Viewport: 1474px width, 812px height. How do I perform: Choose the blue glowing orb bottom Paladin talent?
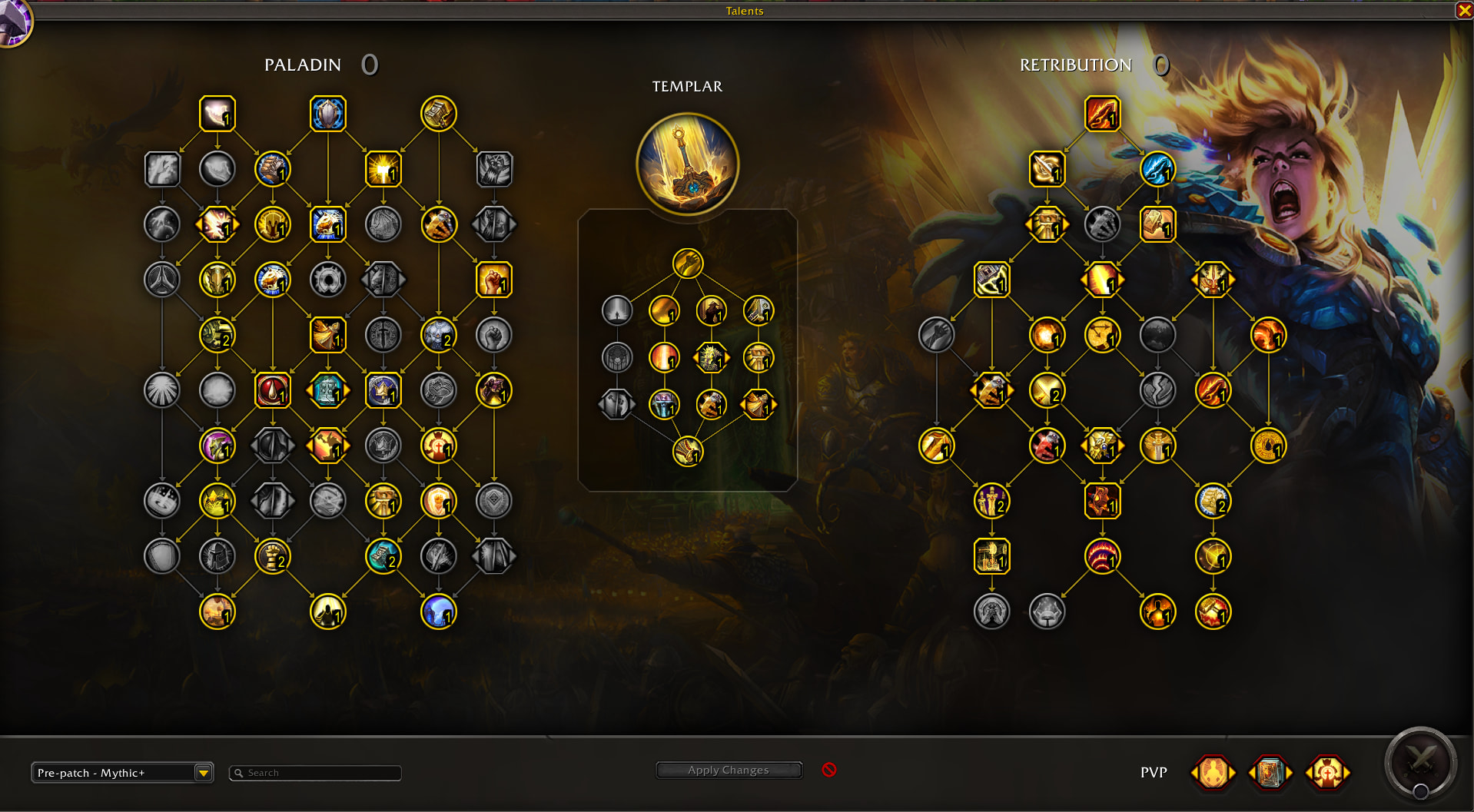(x=439, y=612)
